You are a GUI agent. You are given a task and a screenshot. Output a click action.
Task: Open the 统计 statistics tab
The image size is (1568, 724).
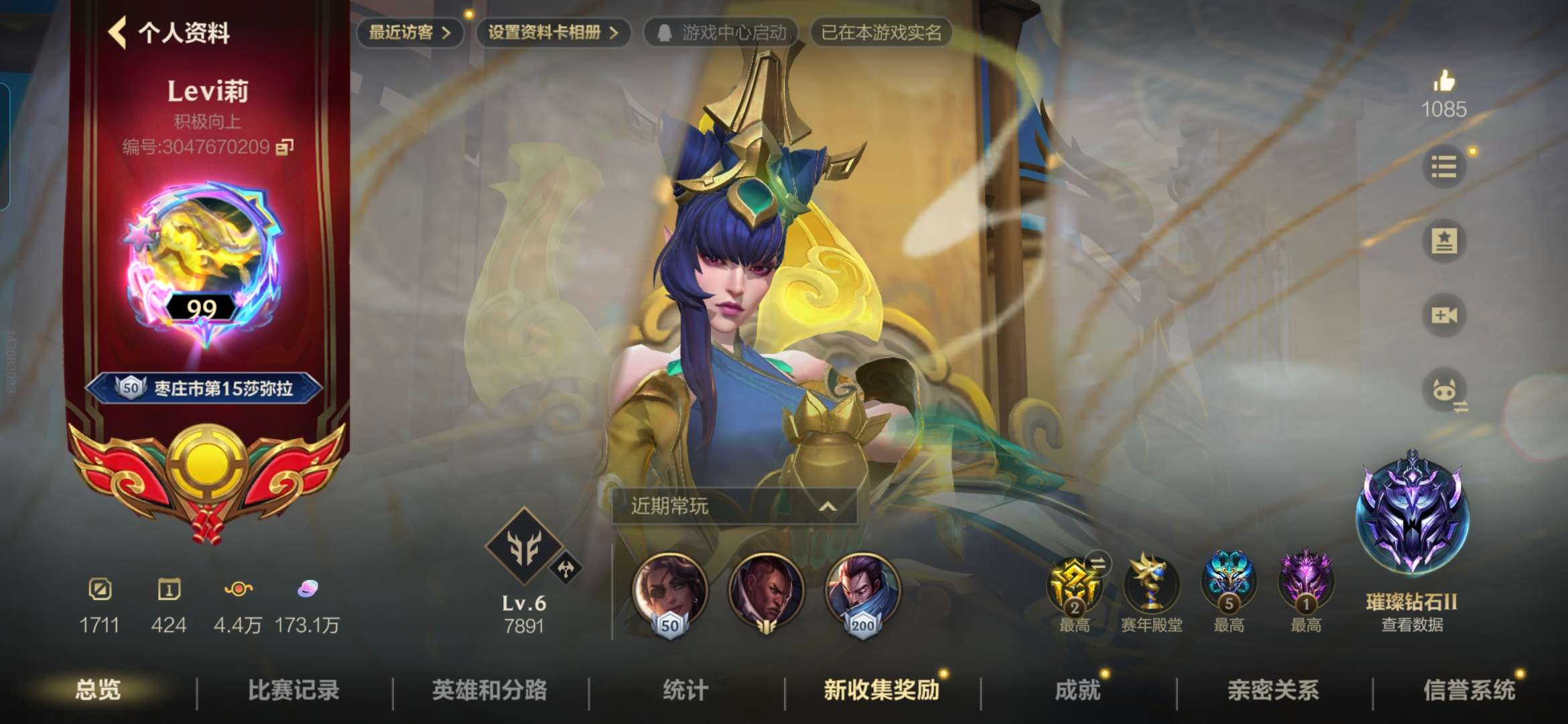(x=685, y=690)
